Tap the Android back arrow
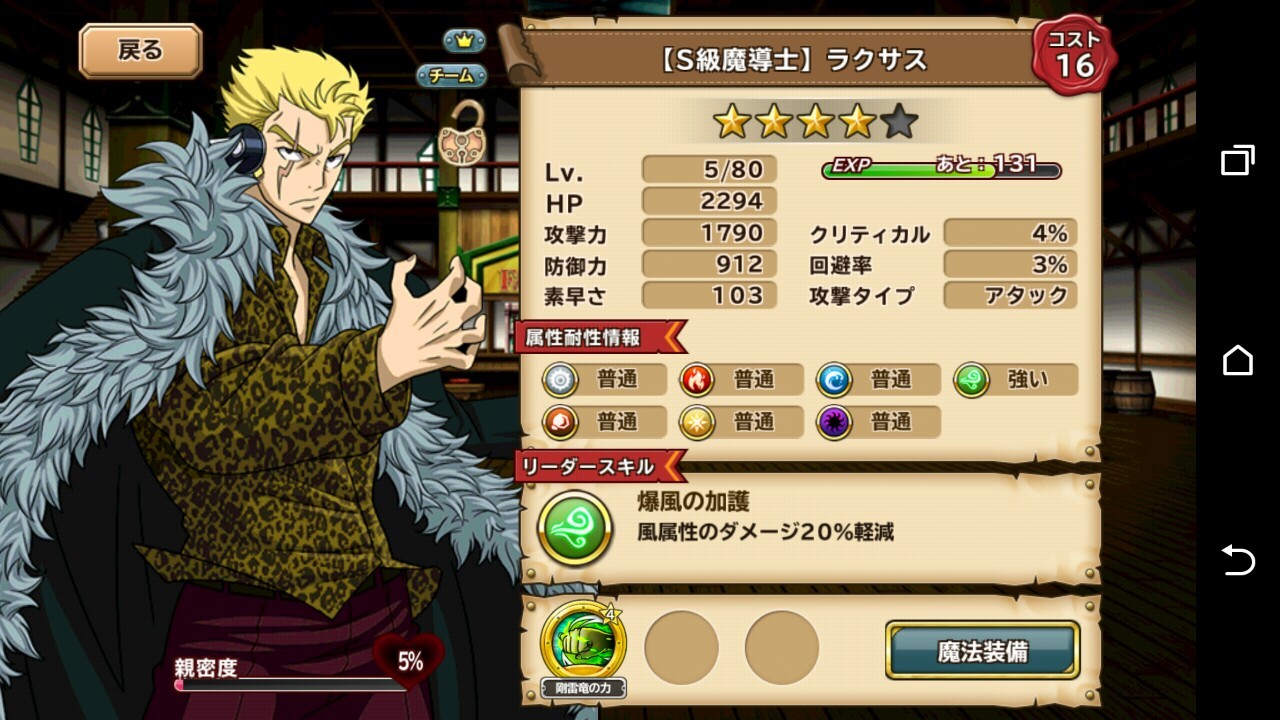The height and width of the screenshot is (720, 1280). (1237, 560)
